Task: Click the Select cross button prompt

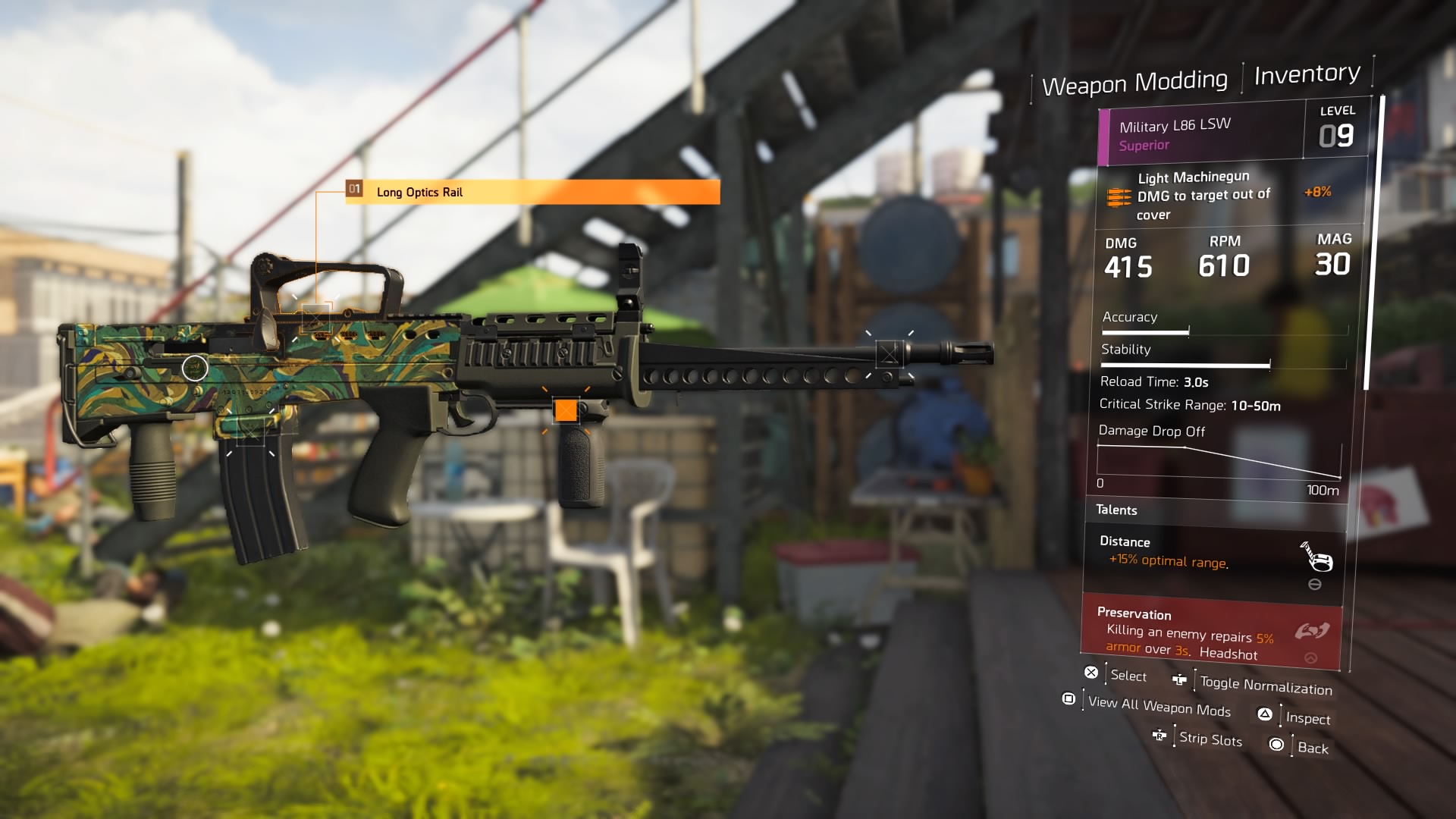Action: click(1091, 671)
